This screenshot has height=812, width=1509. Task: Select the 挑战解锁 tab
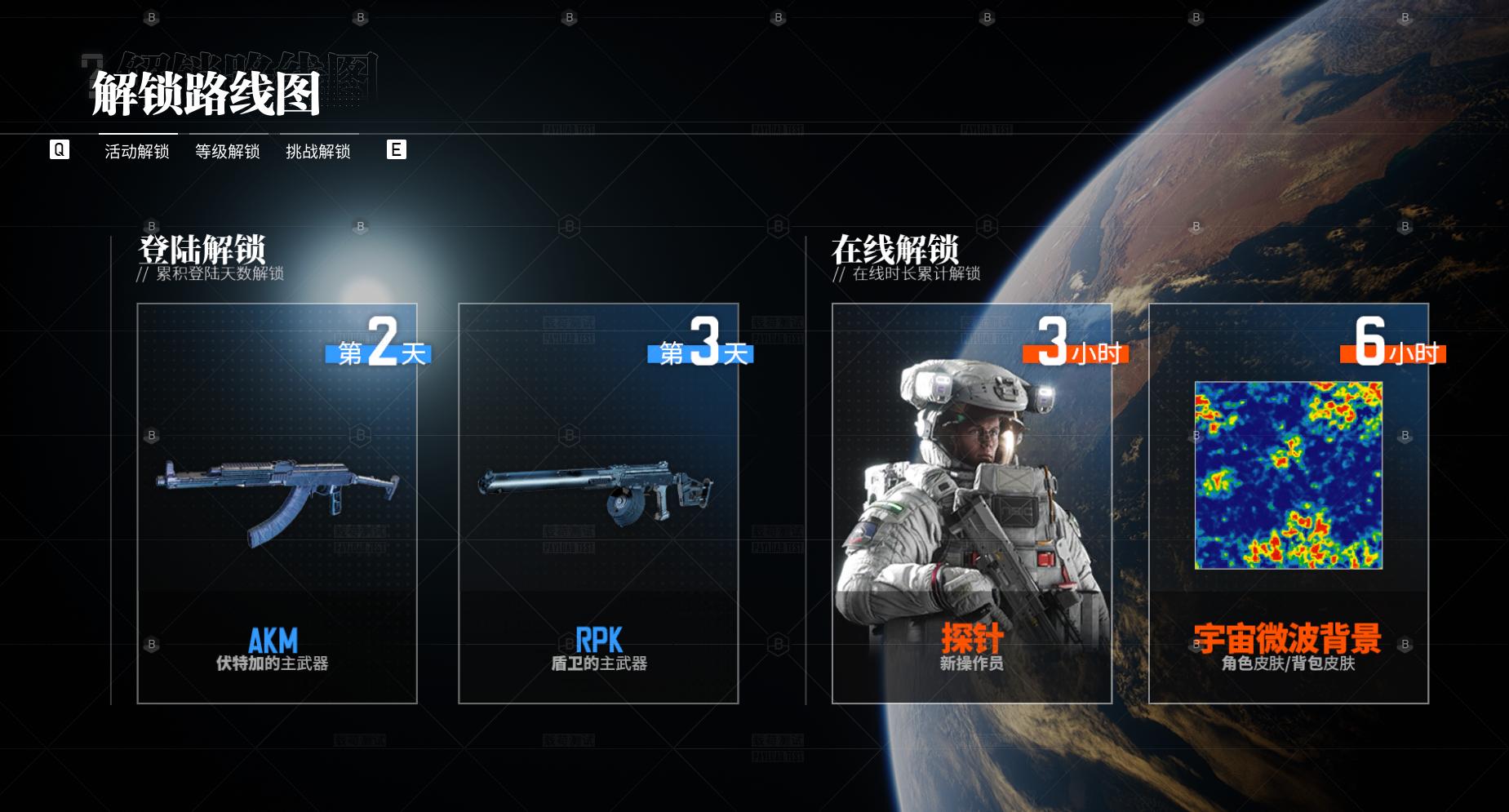(x=318, y=151)
